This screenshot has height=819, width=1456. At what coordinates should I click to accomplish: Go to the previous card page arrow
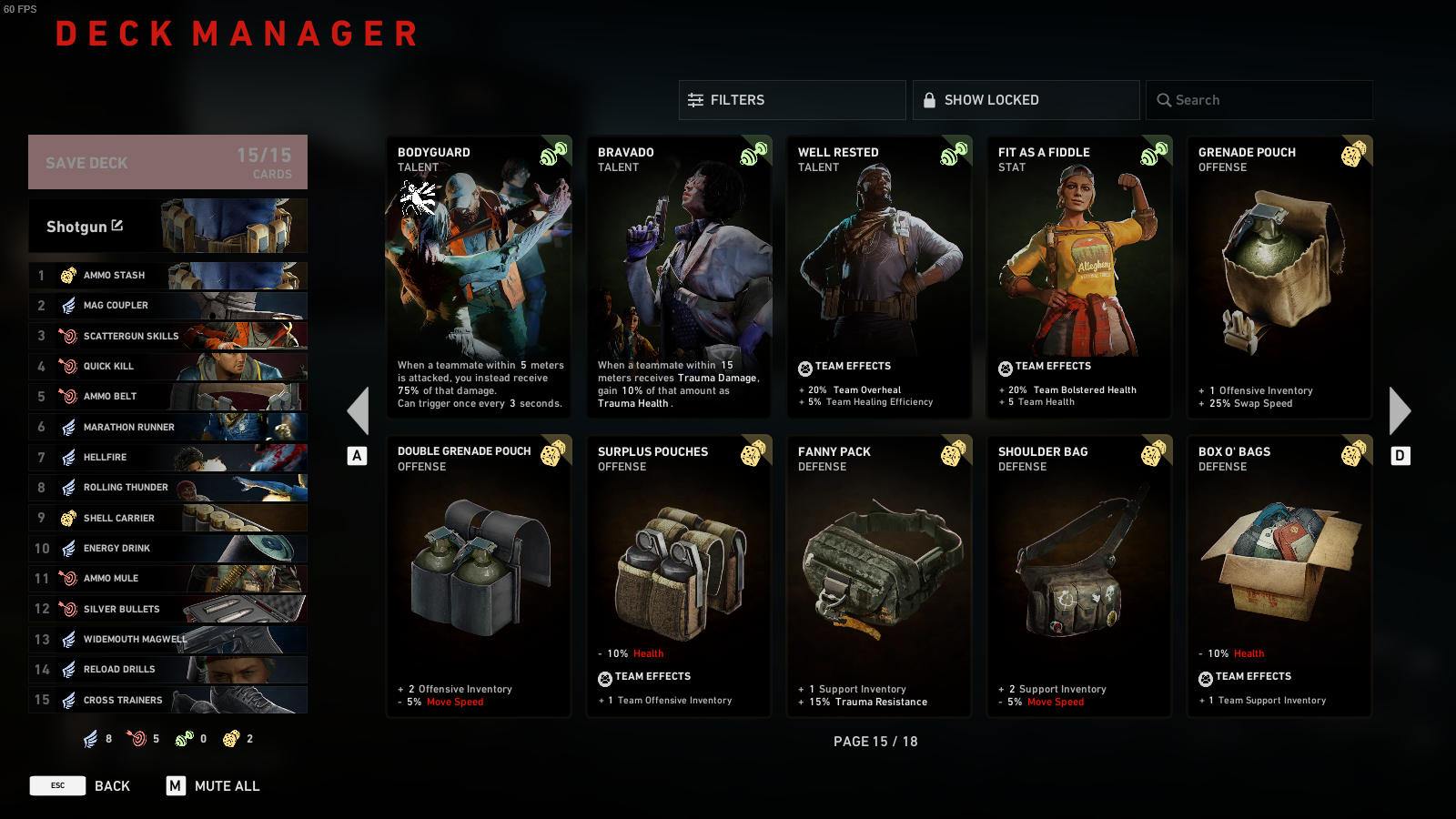(x=359, y=411)
